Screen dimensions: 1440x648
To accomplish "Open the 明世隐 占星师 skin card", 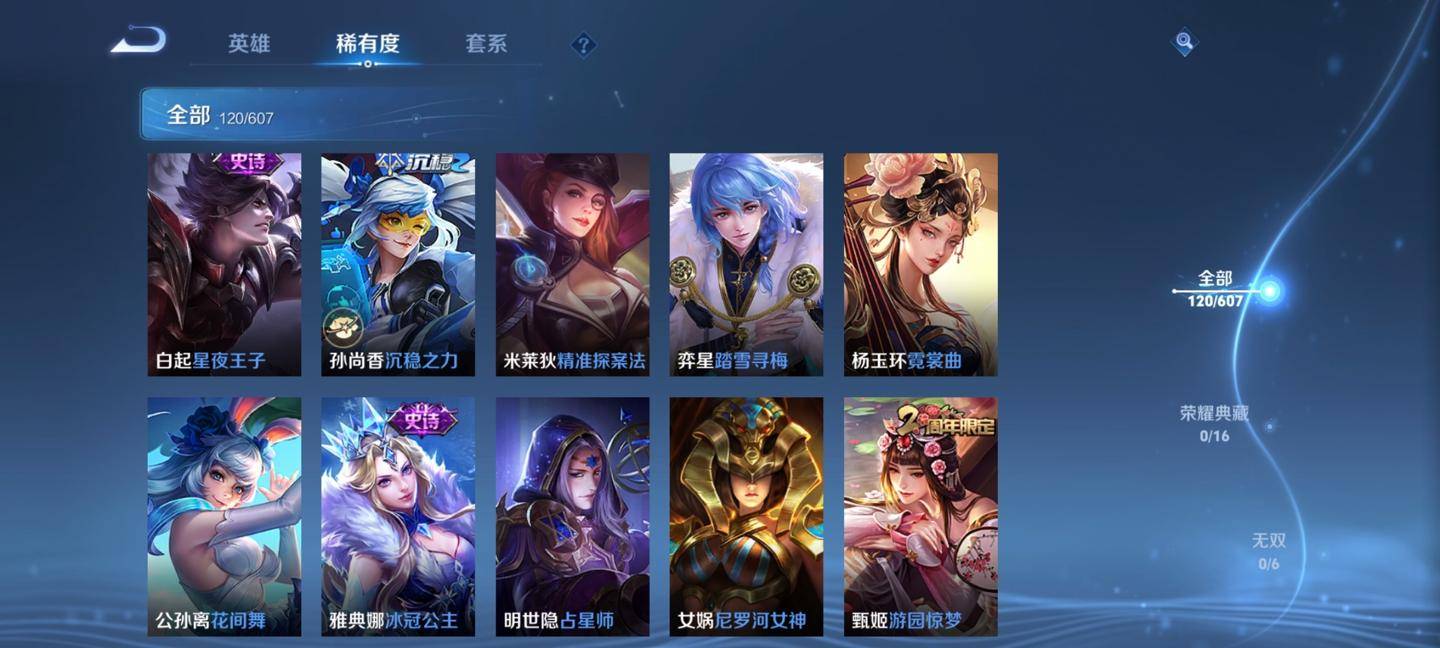I will coord(572,516).
